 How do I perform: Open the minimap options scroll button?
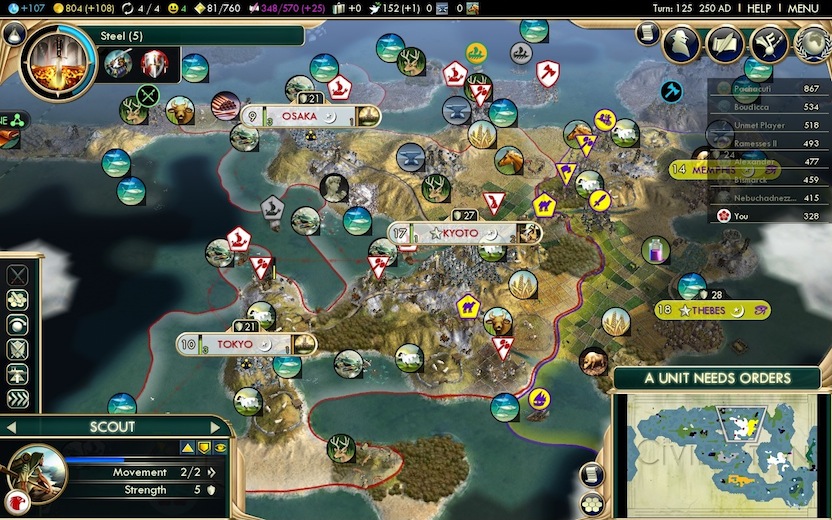(x=593, y=474)
